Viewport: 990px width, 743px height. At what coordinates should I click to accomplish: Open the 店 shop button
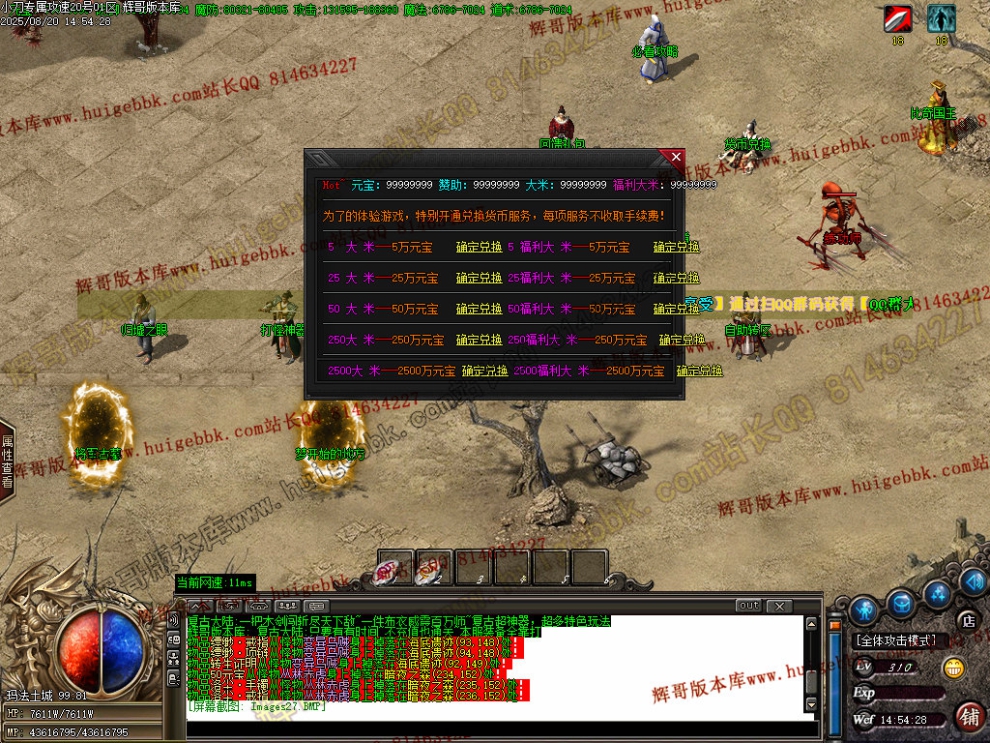[967, 622]
